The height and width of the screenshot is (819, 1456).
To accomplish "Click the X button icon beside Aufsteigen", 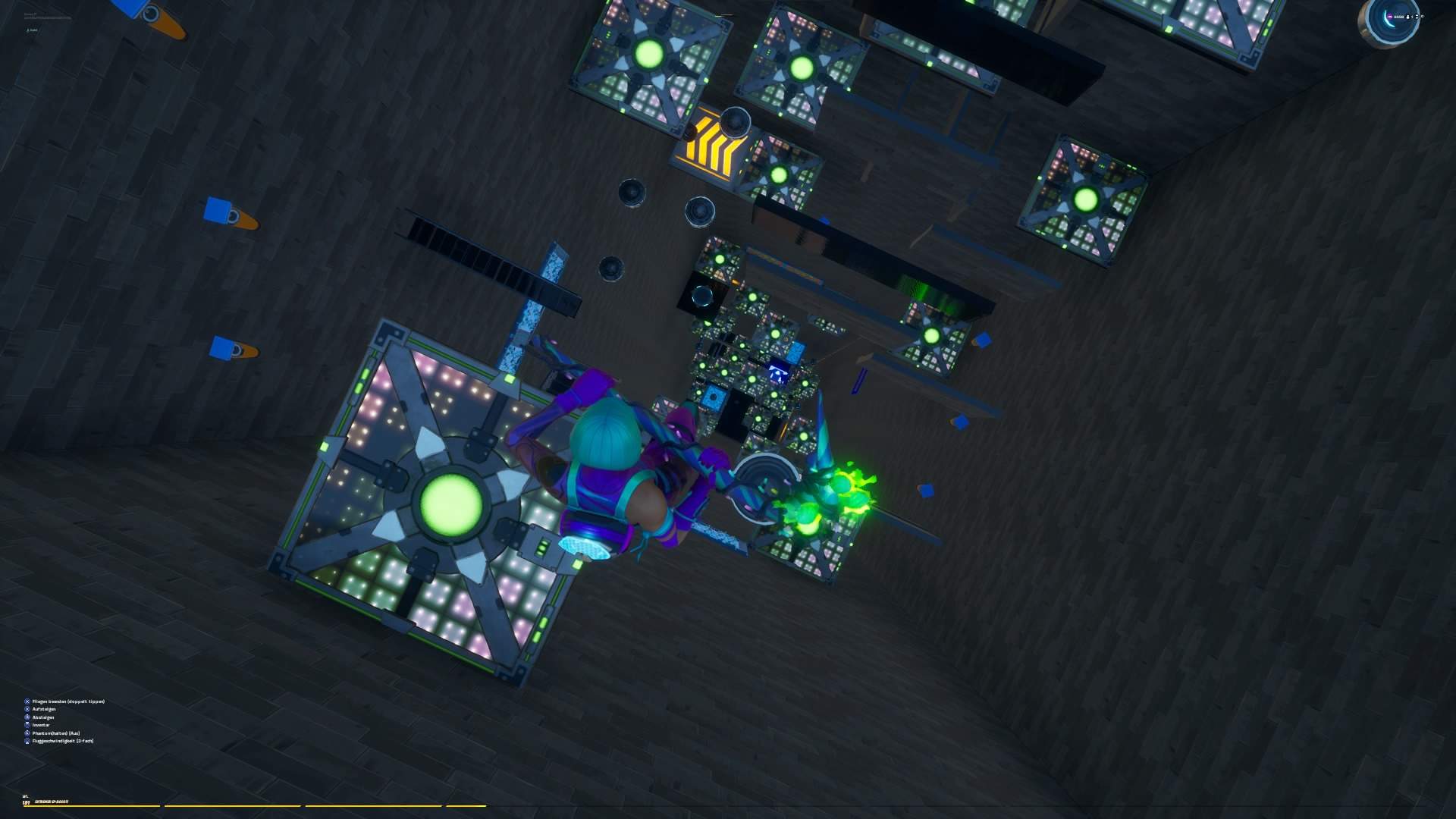I will coord(27,709).
